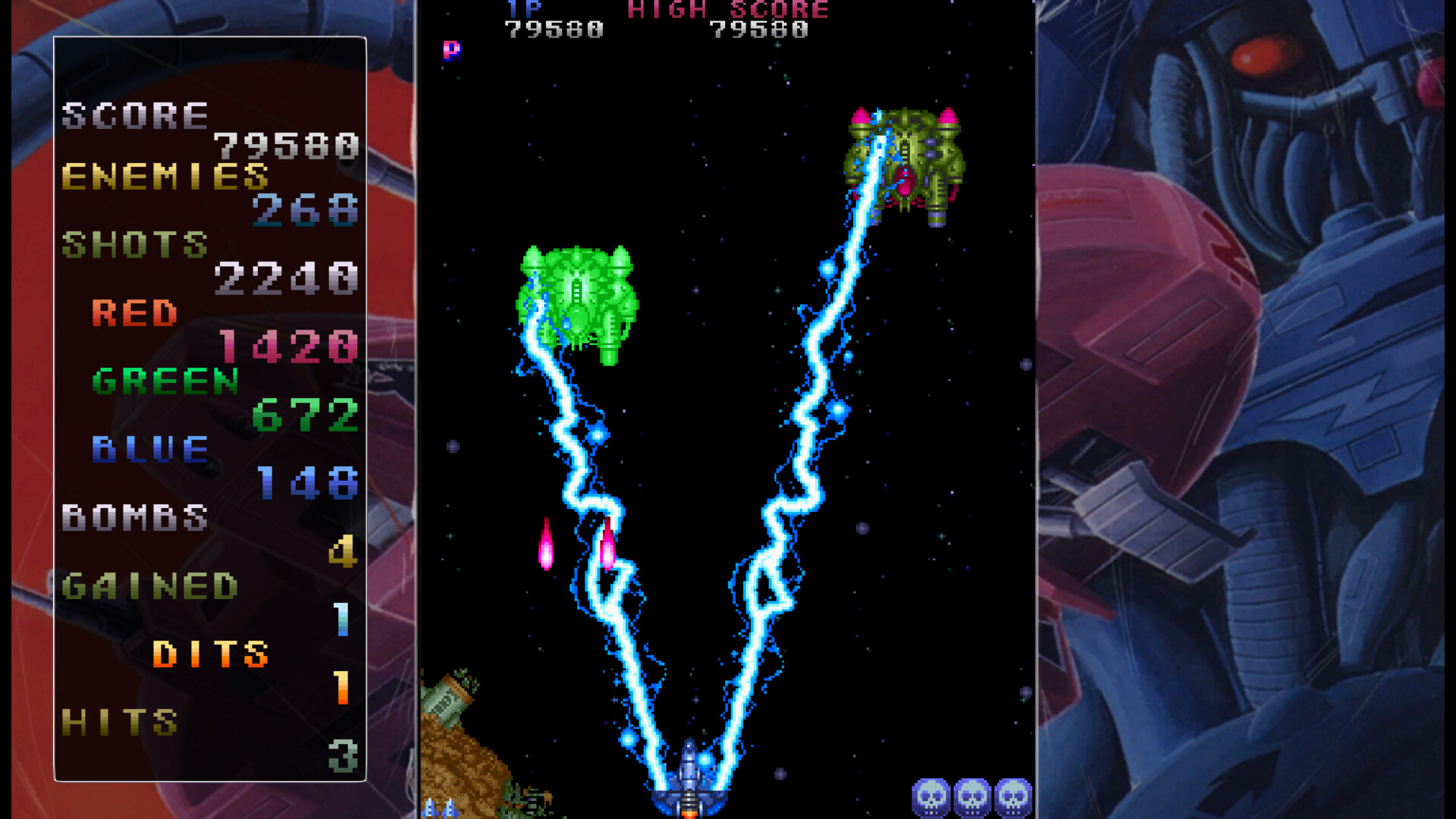The width and height of the screenshot is (1456, 819).
Task: Select the first skull bomb icon
Action: pyautogui.click(x=932, y=796)
